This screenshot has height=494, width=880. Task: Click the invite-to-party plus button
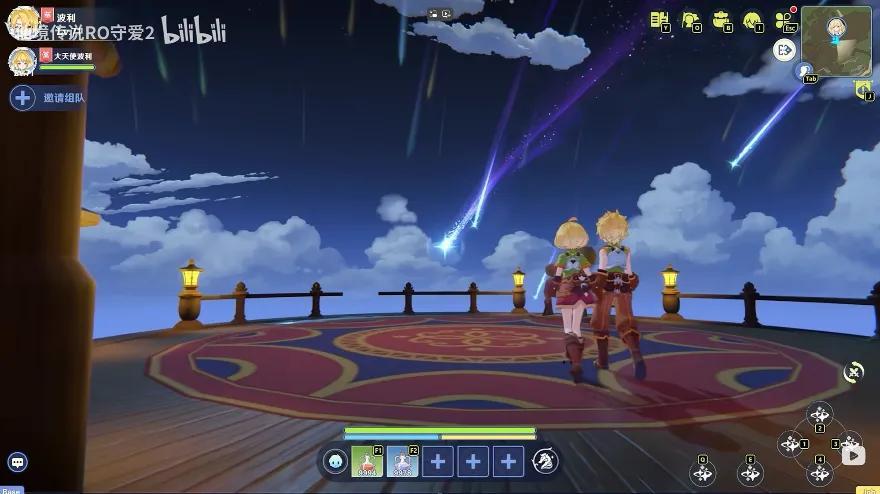click(x=22, y=98)
